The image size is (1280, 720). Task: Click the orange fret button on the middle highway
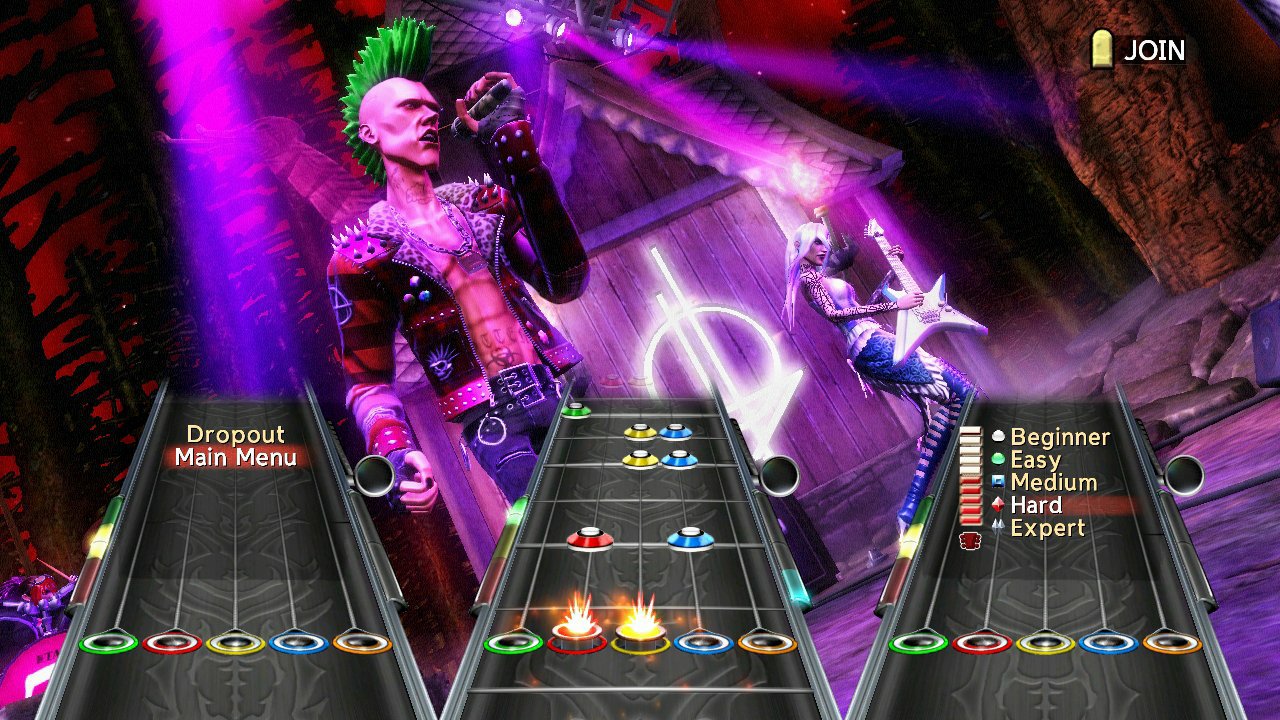(765, 645)
